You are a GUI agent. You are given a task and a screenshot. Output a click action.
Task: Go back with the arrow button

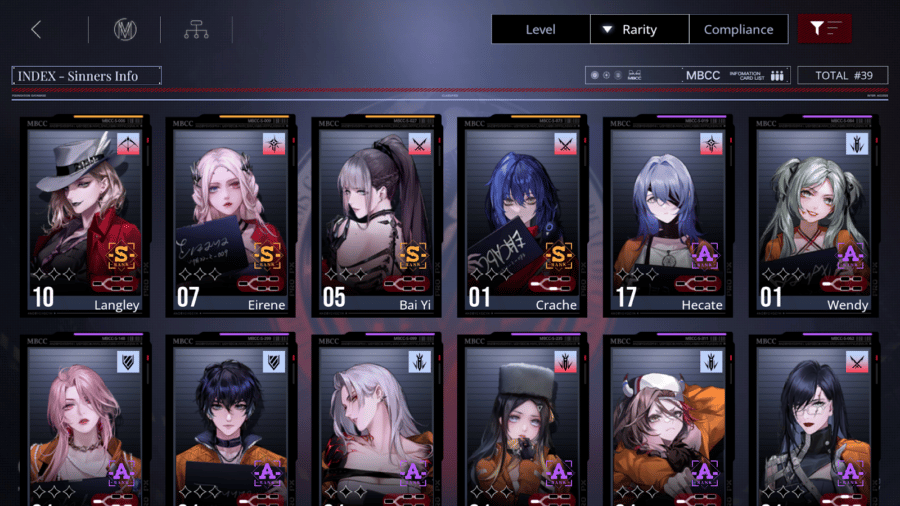[36, 29]
